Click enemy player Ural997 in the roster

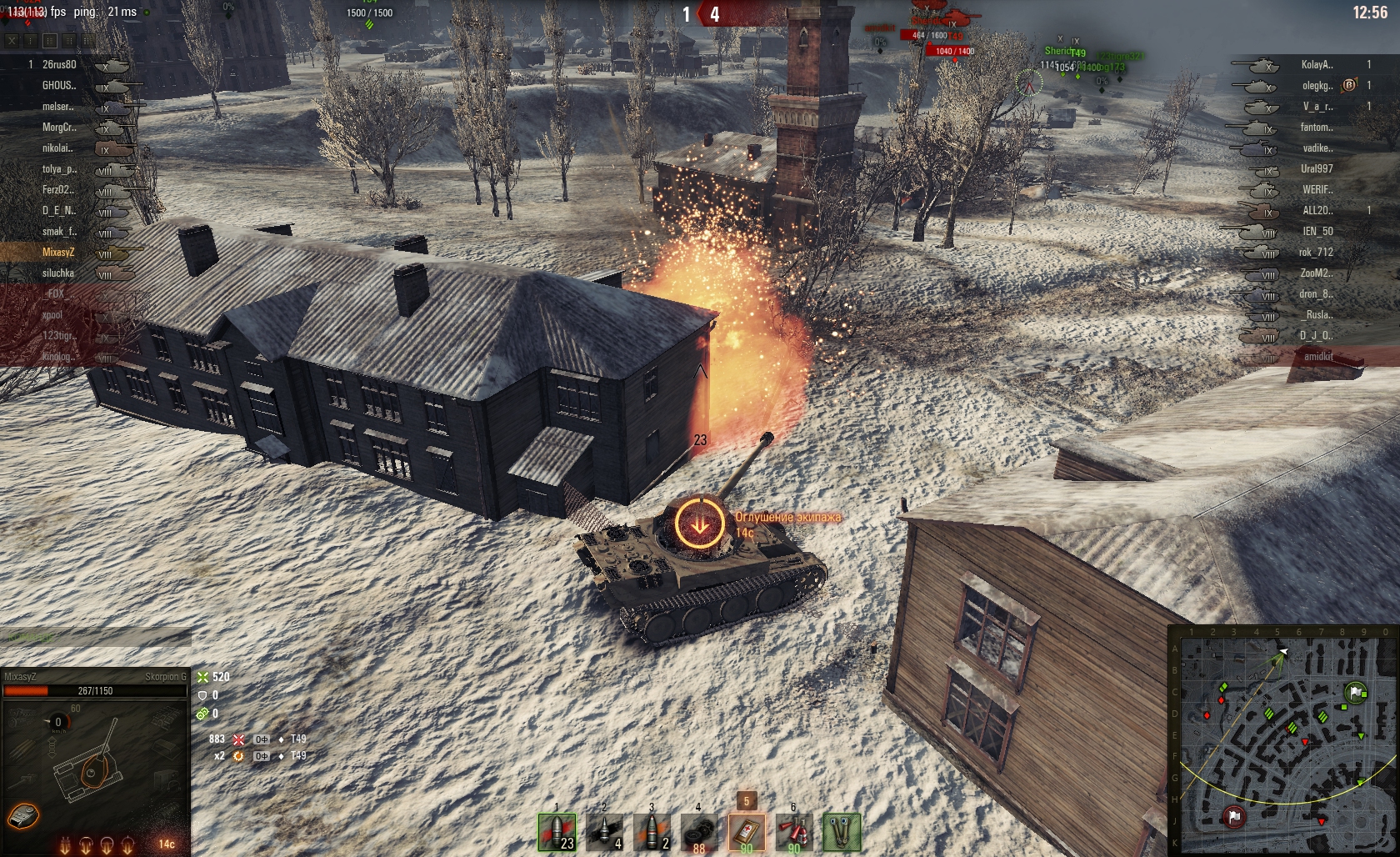(x=1317, y=168)
